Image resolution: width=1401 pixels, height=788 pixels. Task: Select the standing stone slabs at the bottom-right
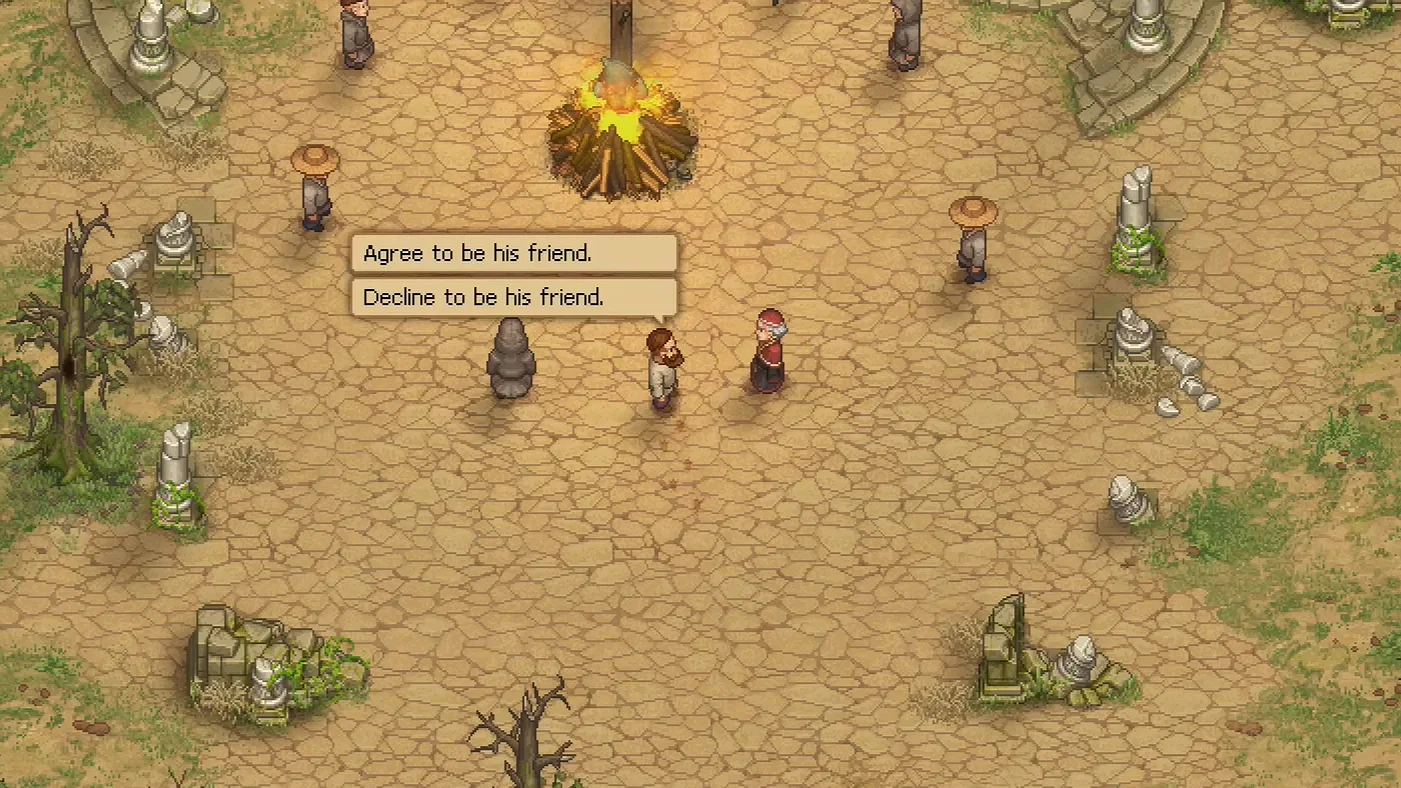[1005, 645]
